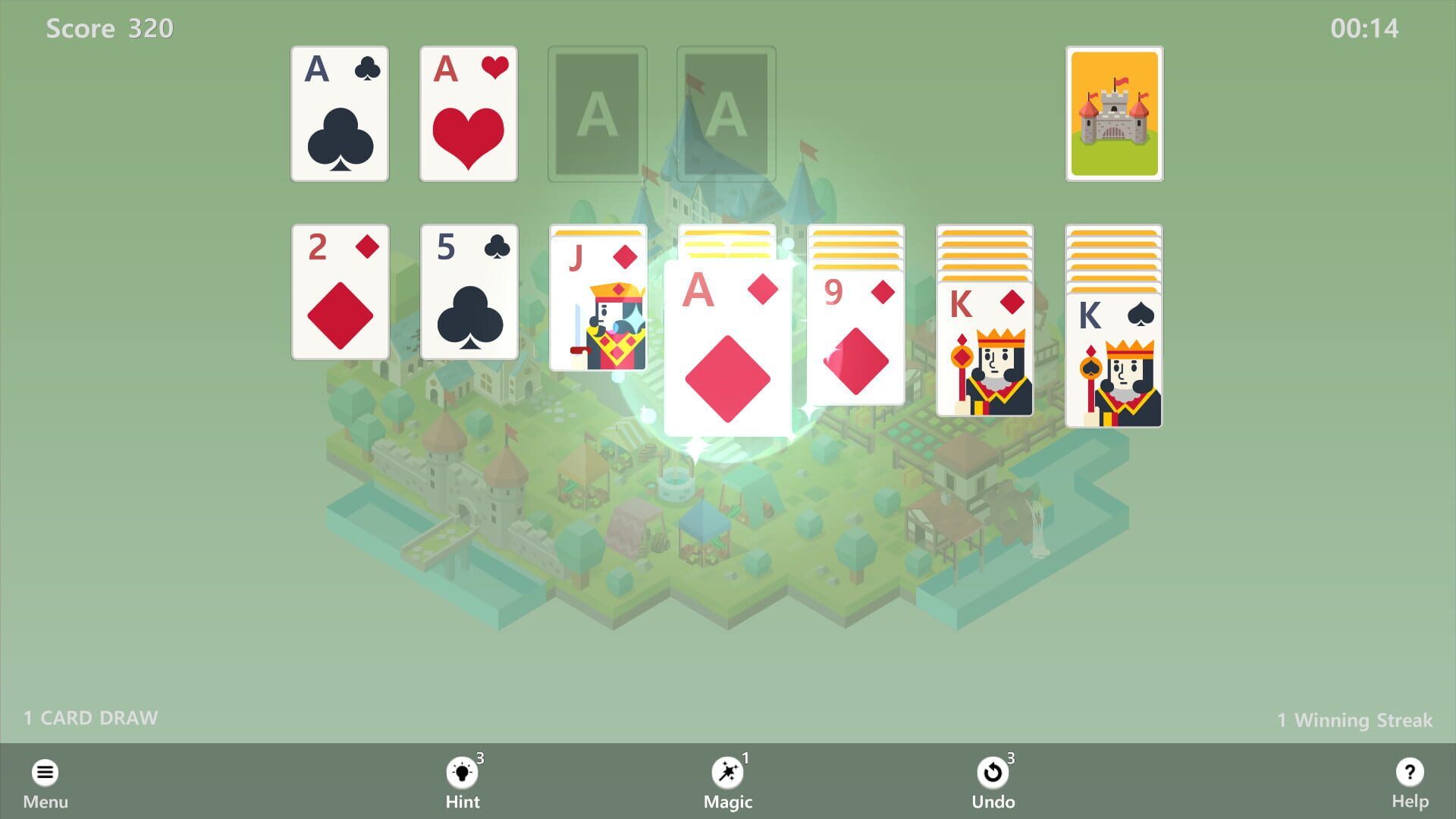This screenshot has height=819, width=1456.
Task: Open the game Menu icon
Action: [x=45, y=771]
